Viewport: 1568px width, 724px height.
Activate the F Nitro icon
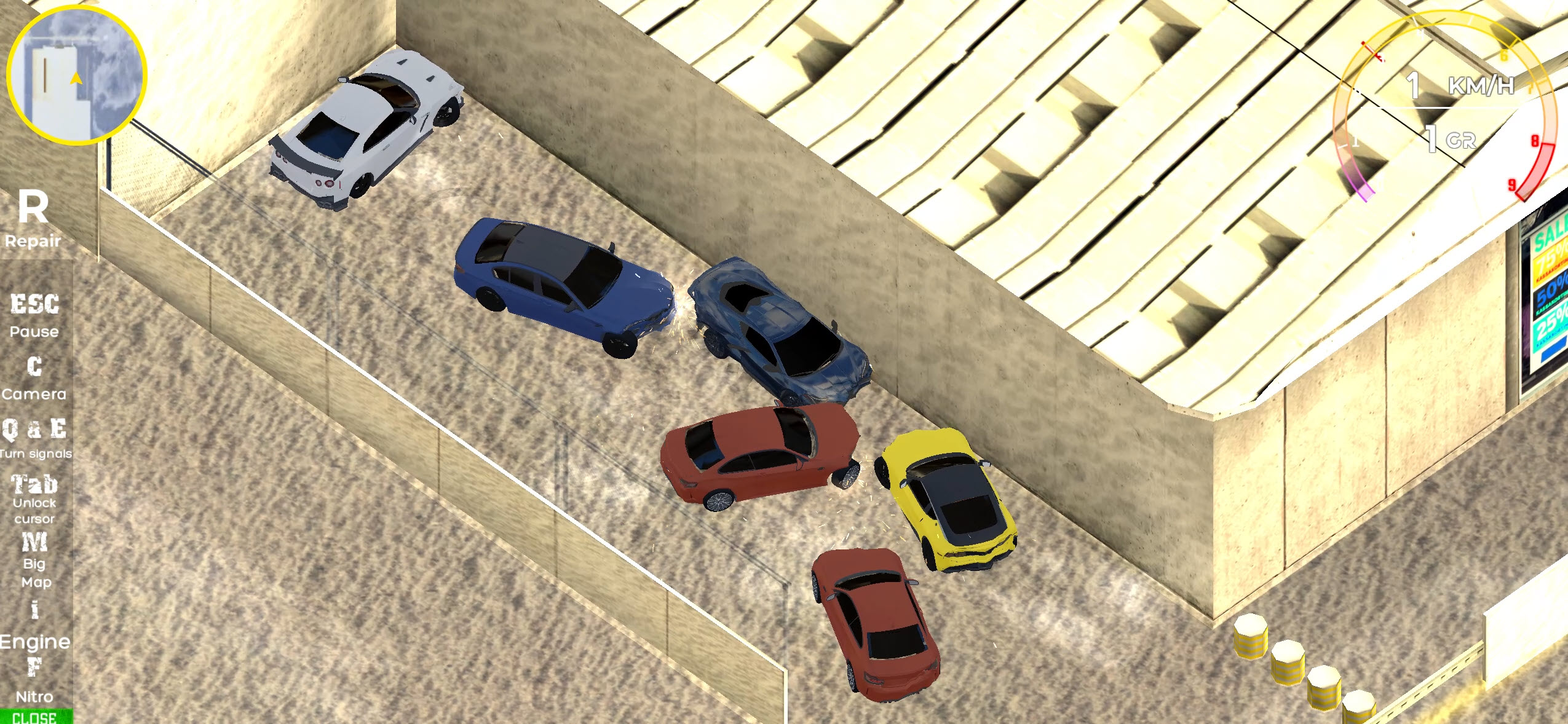pos(35,679)
